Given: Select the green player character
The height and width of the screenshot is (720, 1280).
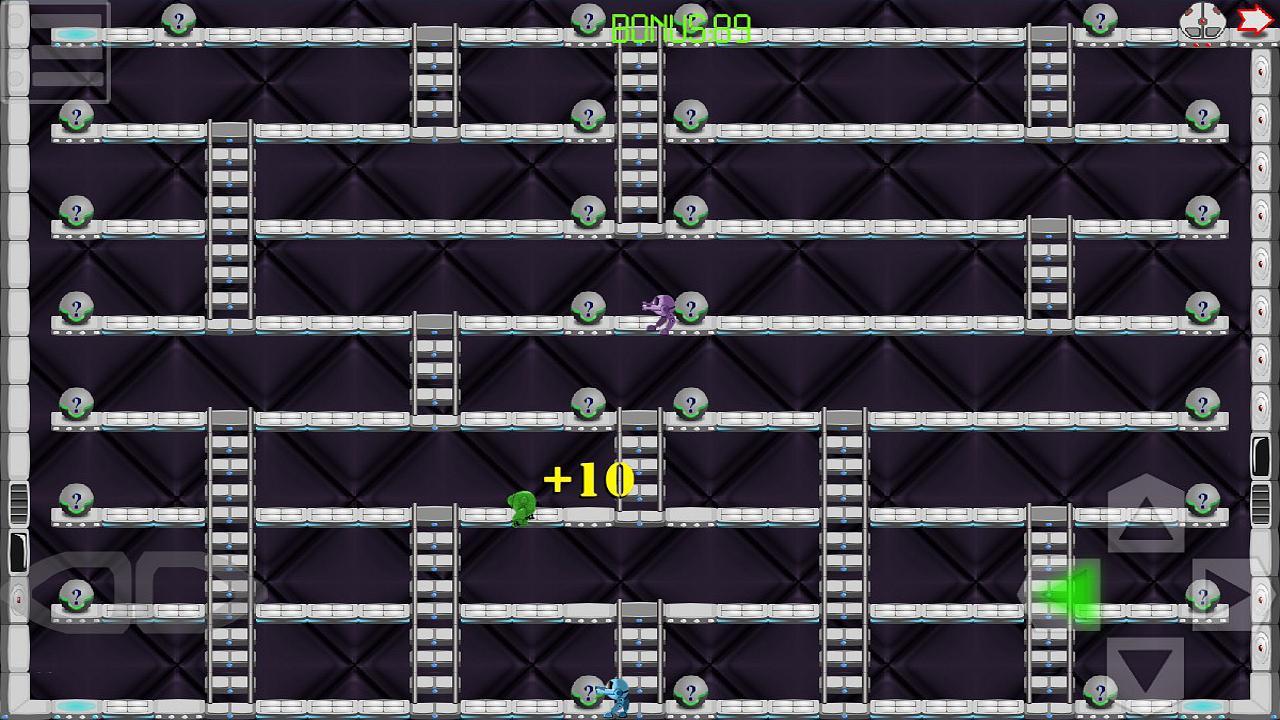Looking at the screenshot, I should 524,508.
